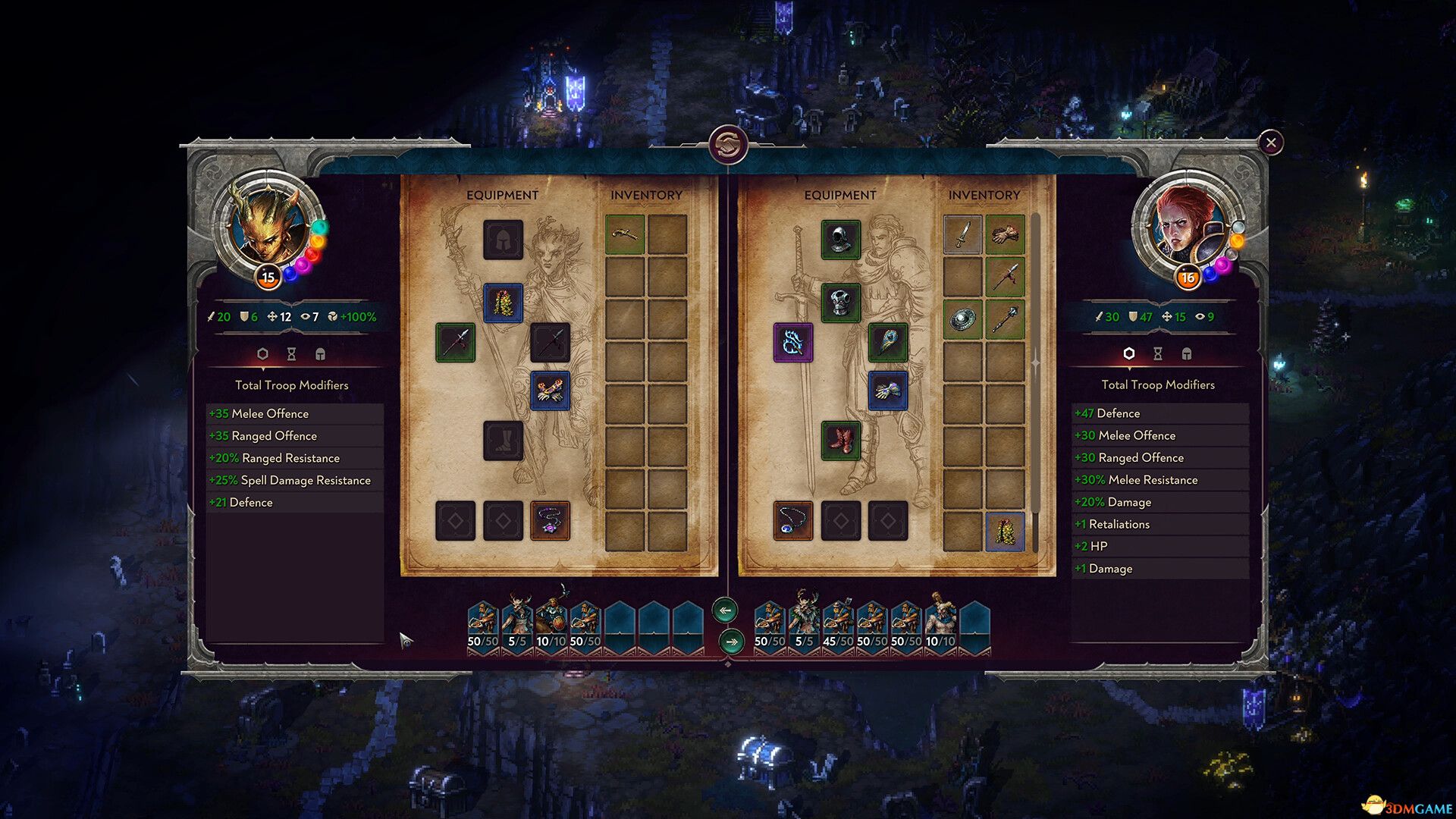Open the hourglass modifiers tab on the left panel
The height and width of the screenshot is (819, 1456).
[291, 354]
